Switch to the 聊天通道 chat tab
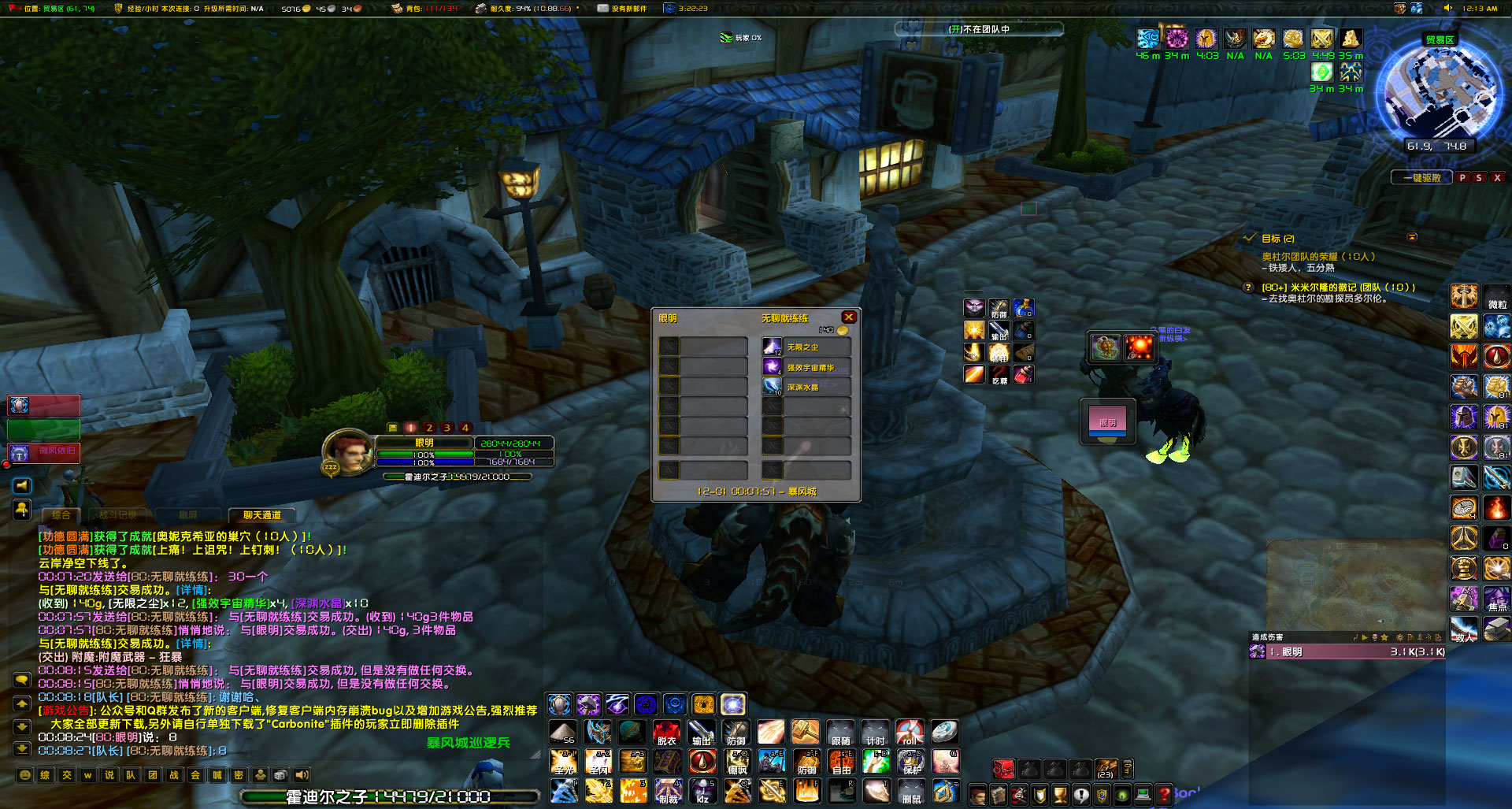This screenshot has height=809, width=1512. (263, 515)
